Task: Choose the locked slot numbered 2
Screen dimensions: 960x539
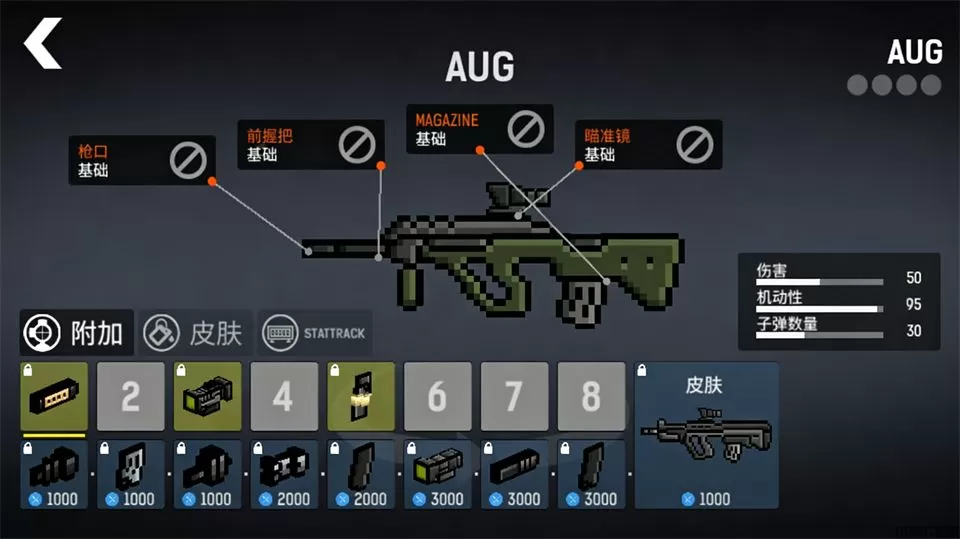Action: [x=131, y=397]
